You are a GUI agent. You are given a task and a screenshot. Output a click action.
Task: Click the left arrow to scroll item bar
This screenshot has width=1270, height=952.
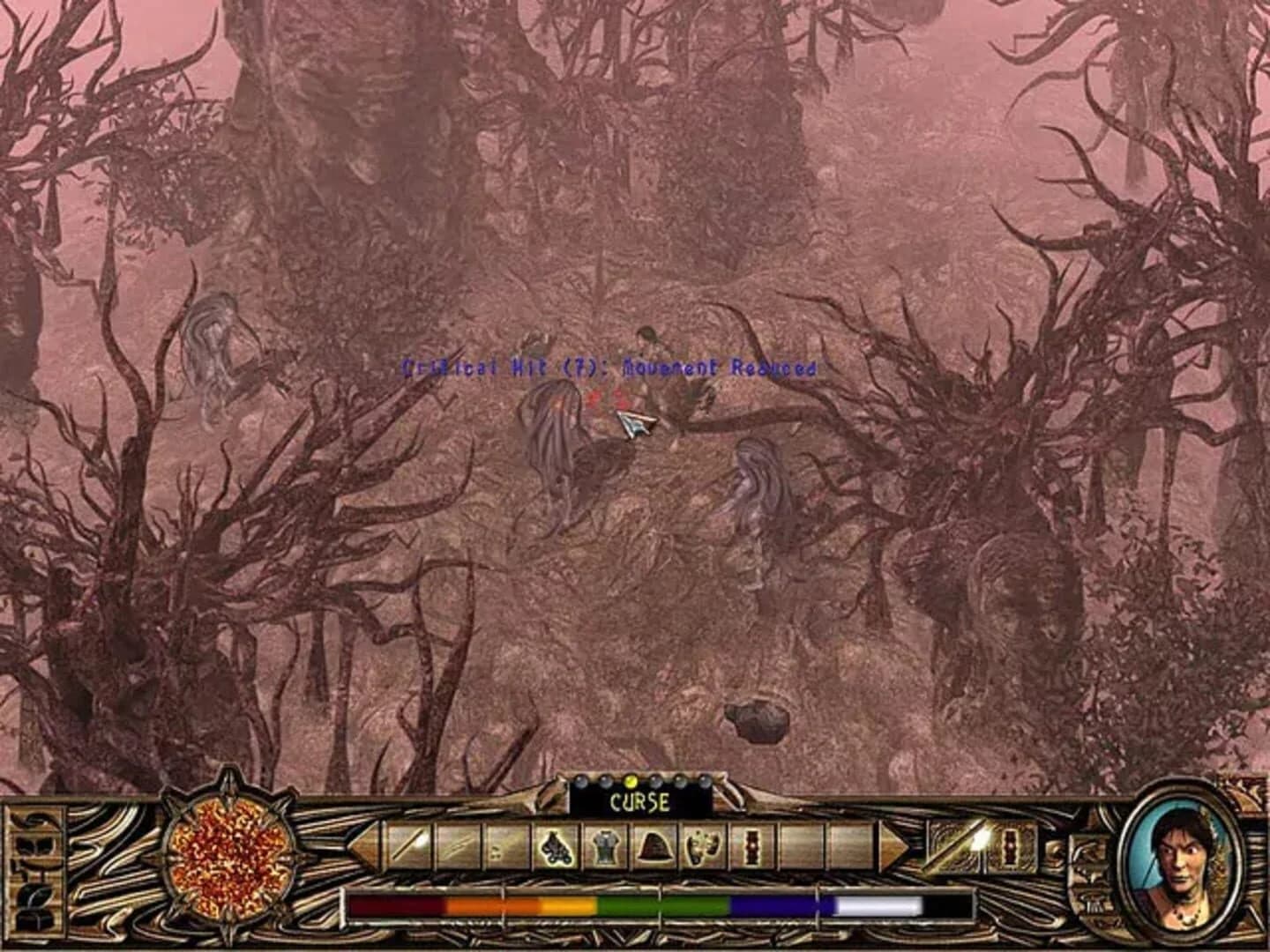point(362,849)
